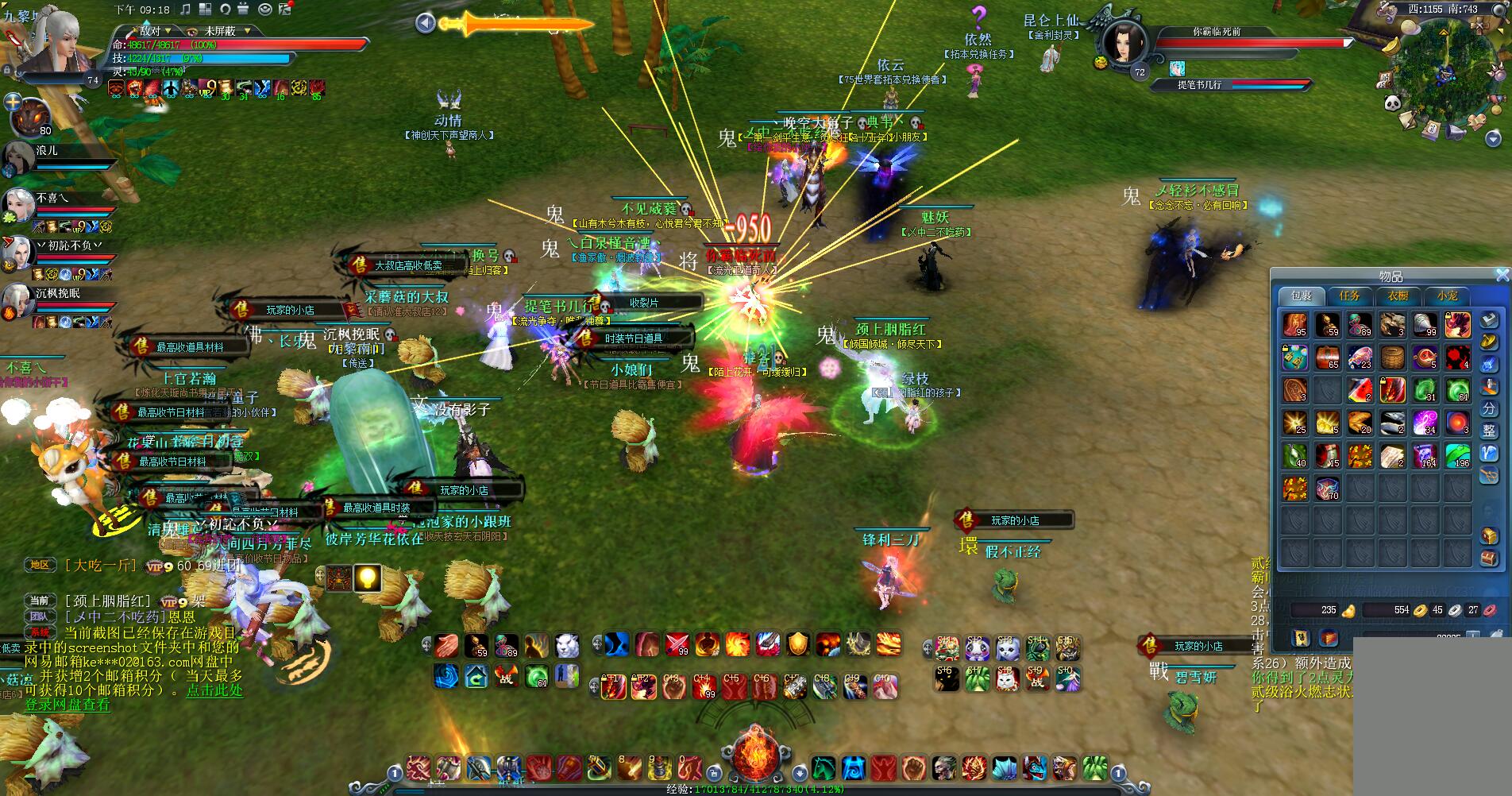Select the 小宠 pet tab
Image resolution: width=1512 pixels, height=796 pixels.
pos(1447,296)
